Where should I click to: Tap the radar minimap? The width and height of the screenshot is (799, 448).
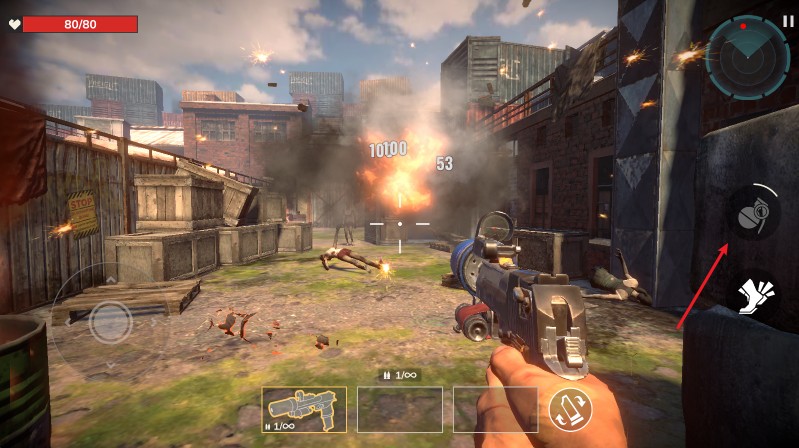click(747, 57)
